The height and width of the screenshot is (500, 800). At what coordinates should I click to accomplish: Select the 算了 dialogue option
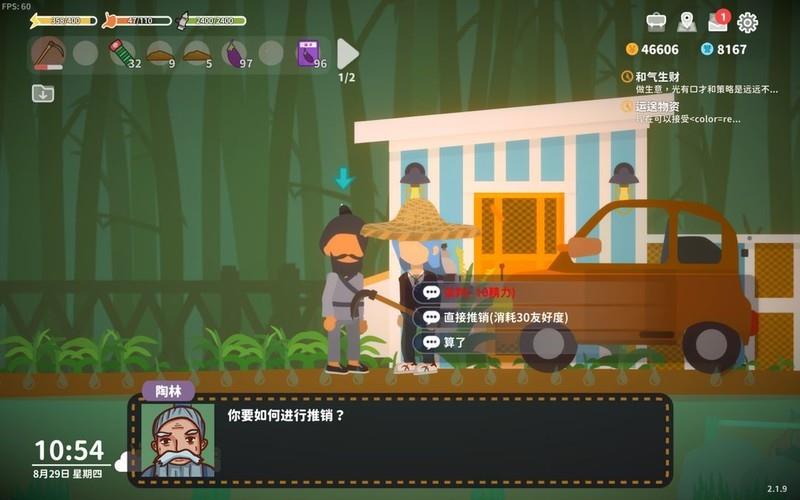click(455, 342)
